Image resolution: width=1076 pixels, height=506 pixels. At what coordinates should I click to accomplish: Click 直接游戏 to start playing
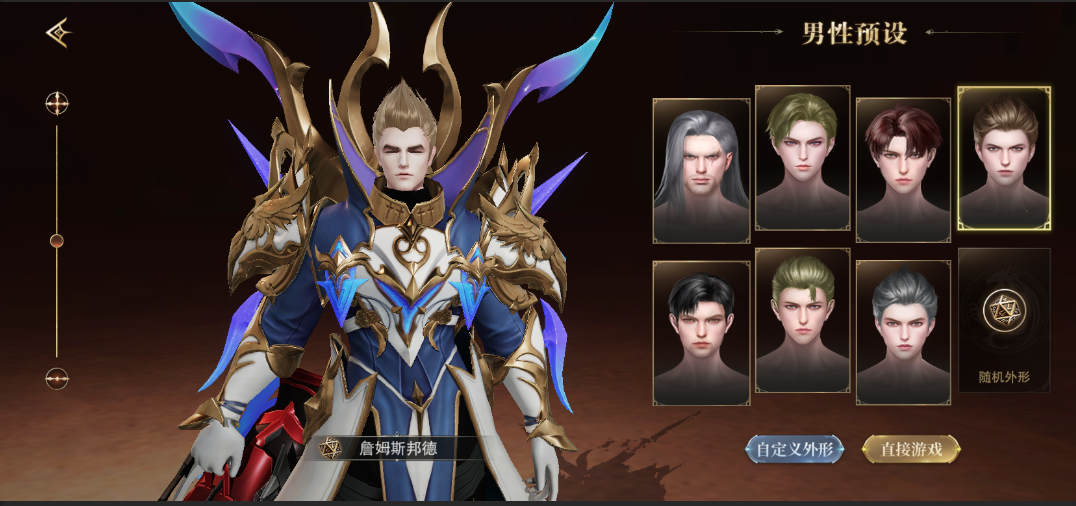910,449
